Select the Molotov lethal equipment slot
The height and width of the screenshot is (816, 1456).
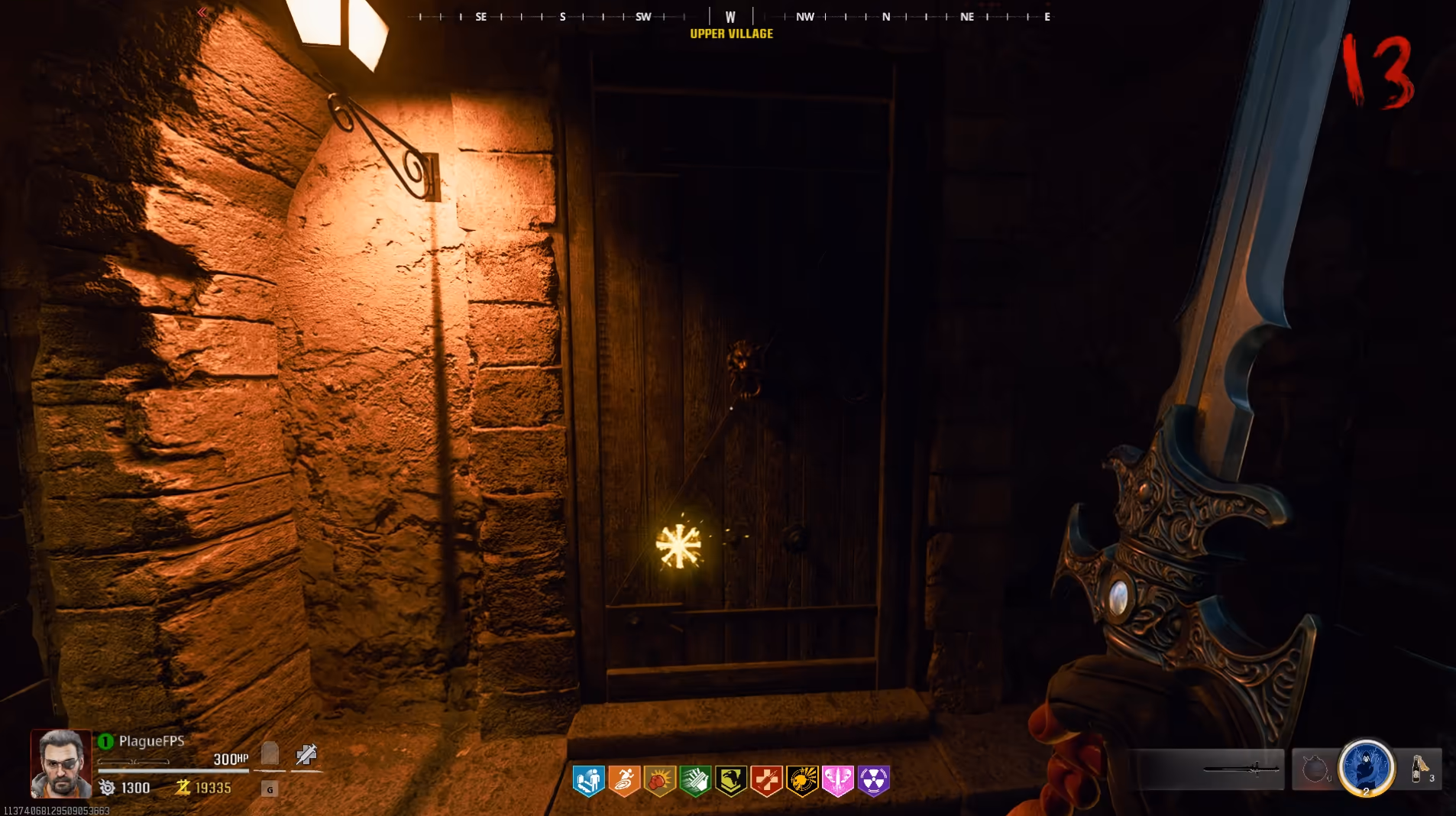click(x=1420, y=769)
